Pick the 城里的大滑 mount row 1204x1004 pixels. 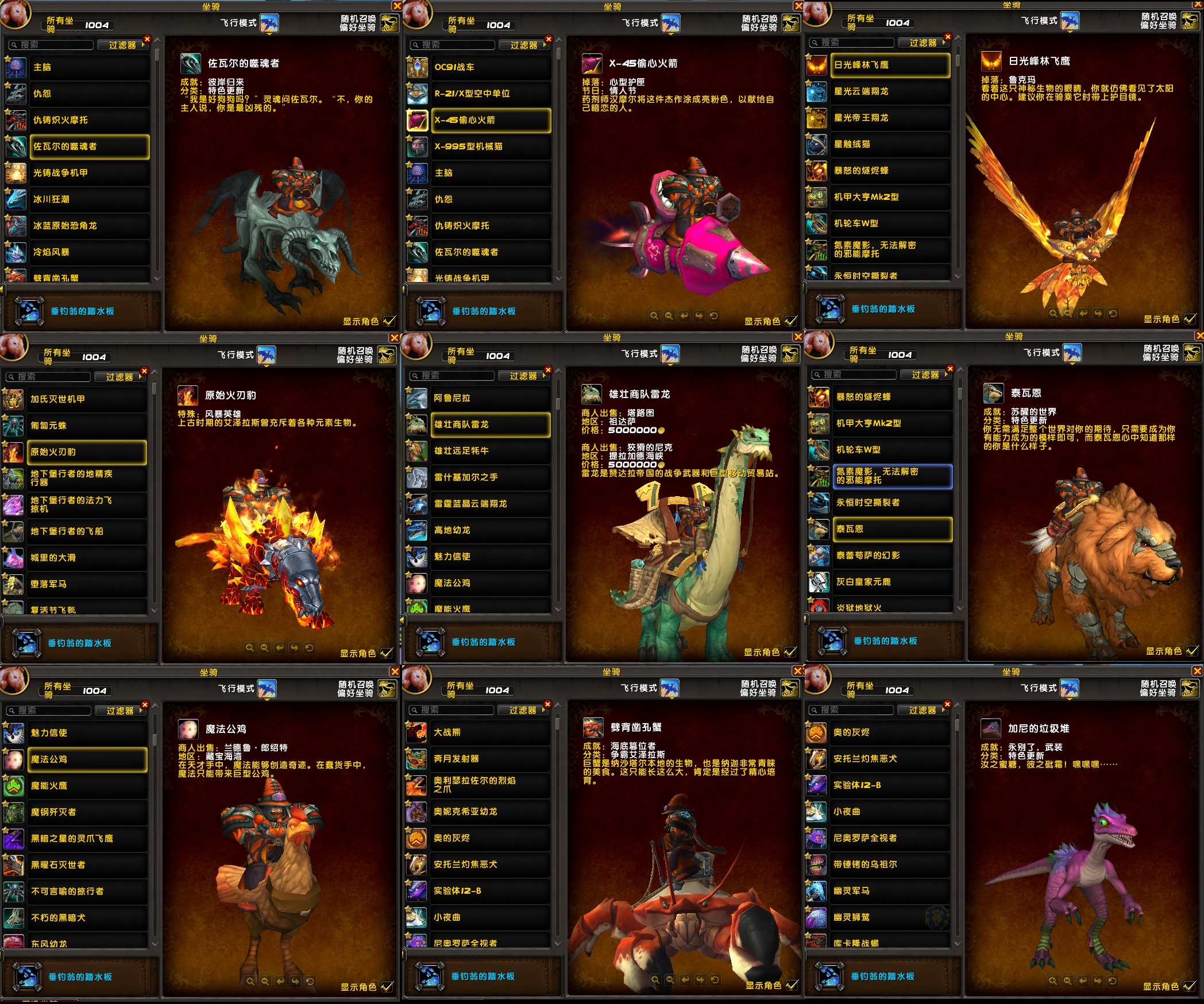86,558
